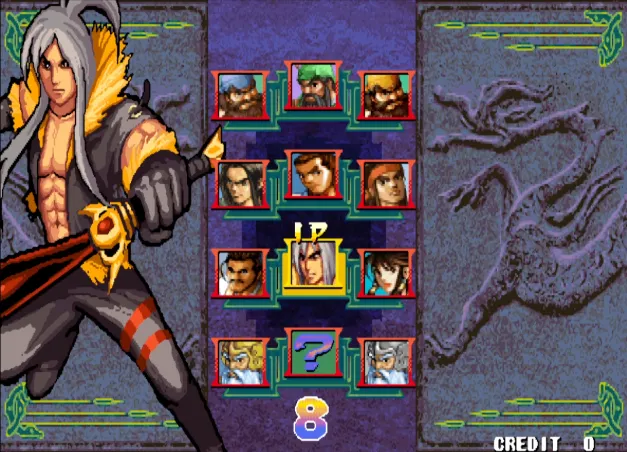Choose the short-haired fighter in the red frame
Image resolution: width=627 pixels, height=452 pixels.
coord(313,175)
